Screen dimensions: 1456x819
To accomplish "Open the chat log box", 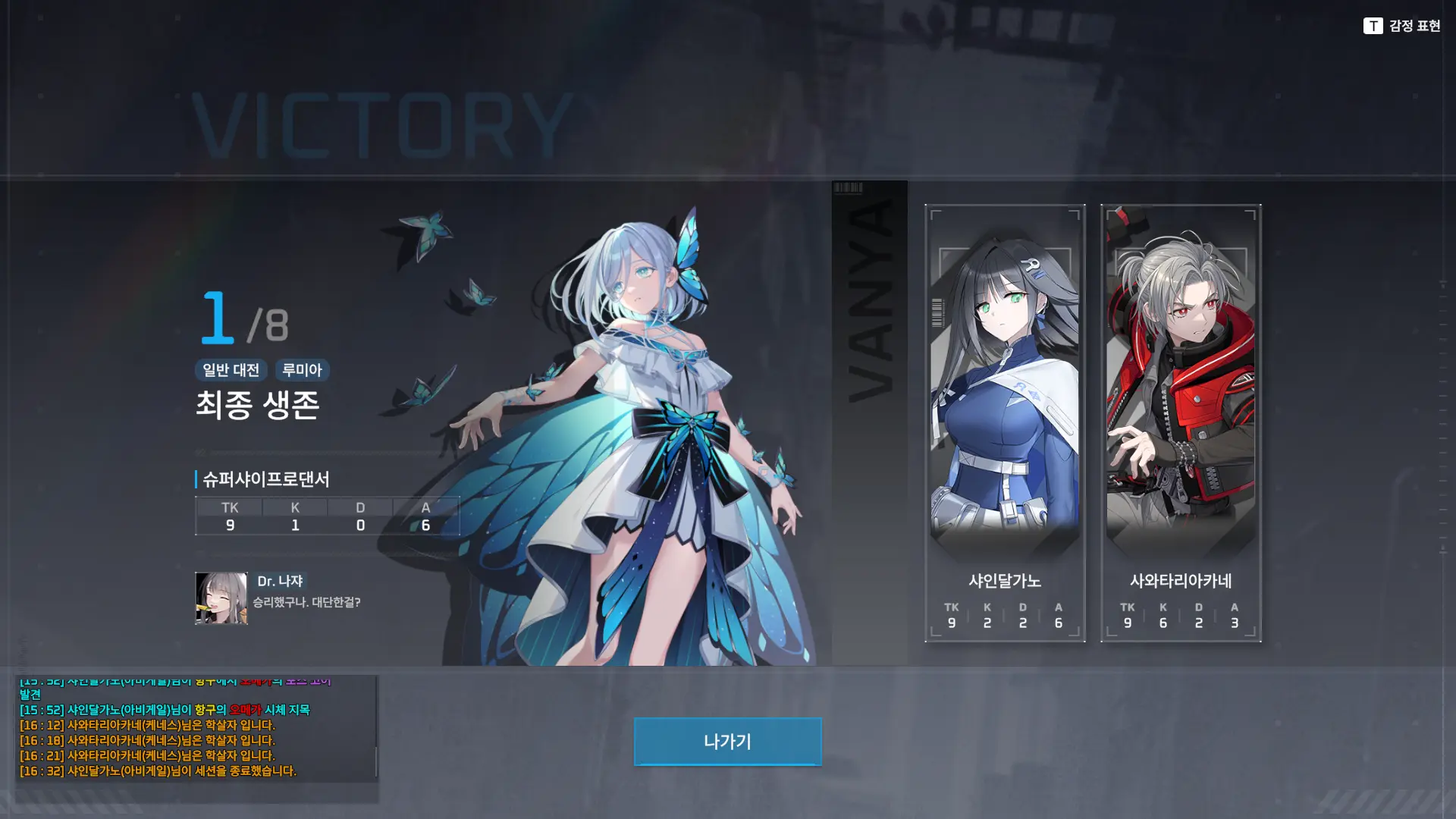I will pos(196,728).
